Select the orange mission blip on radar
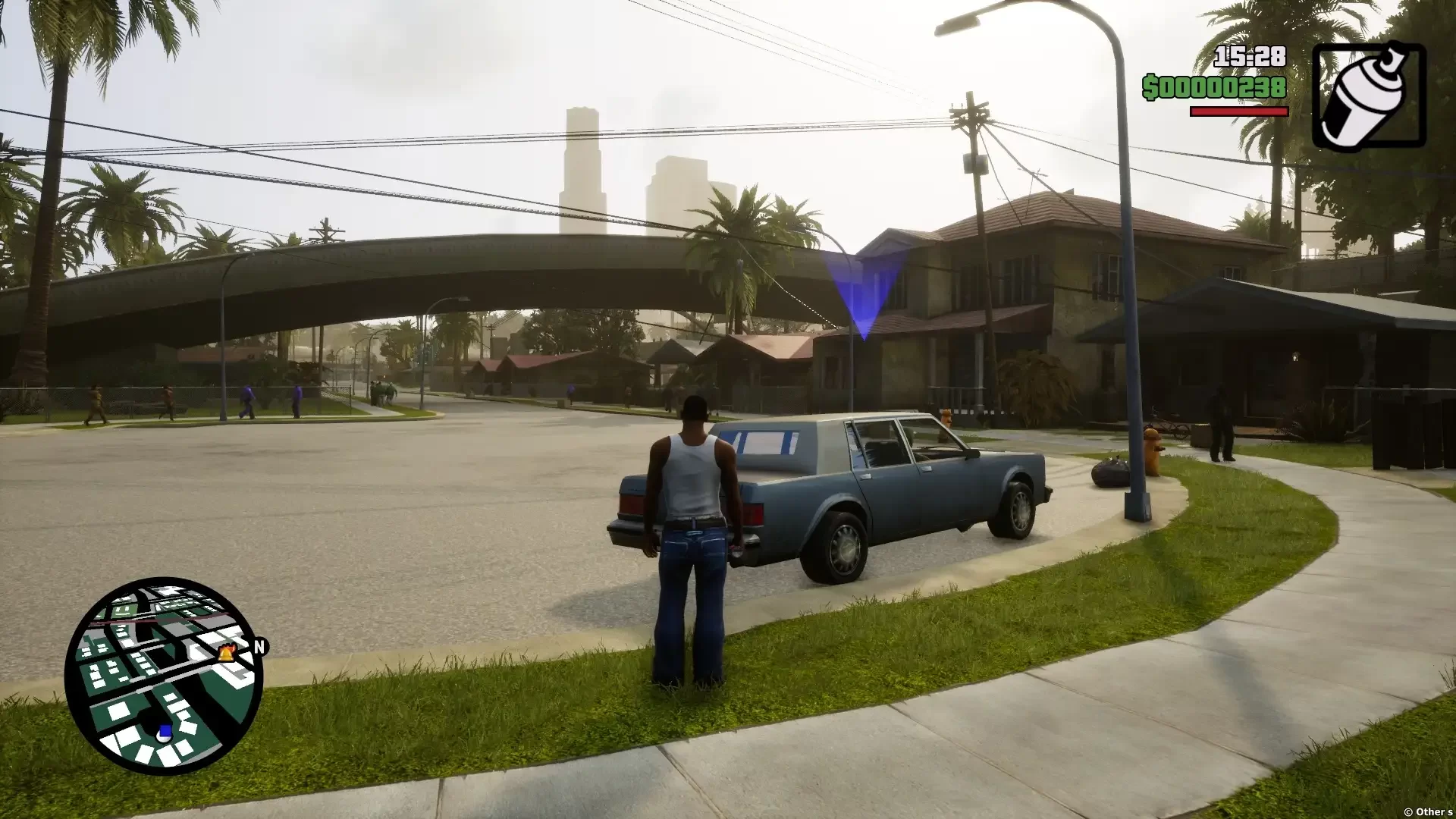1456x819 pixels. [x=226, y=652]
